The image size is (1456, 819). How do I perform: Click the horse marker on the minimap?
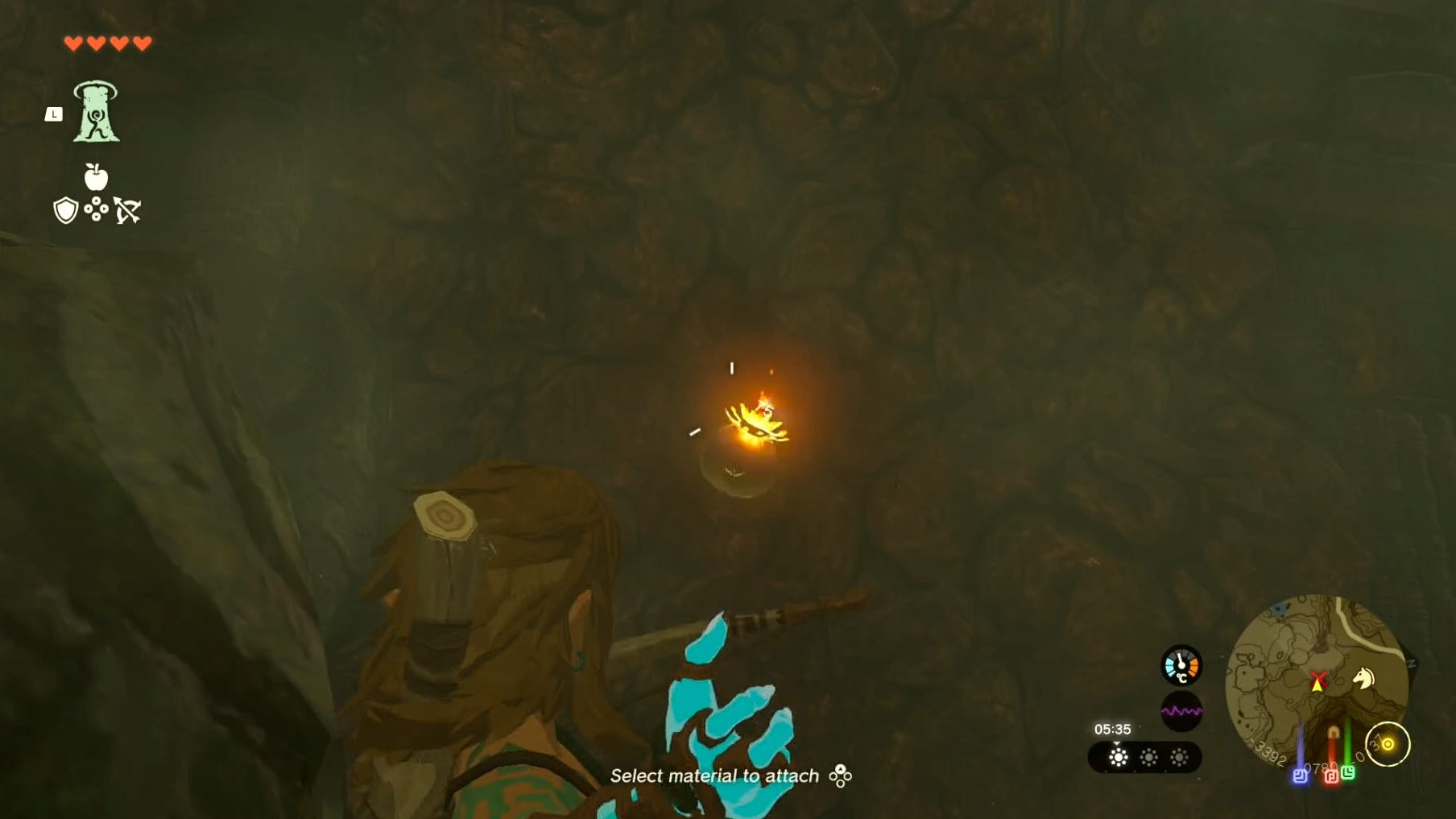[x=1363, y=678]
